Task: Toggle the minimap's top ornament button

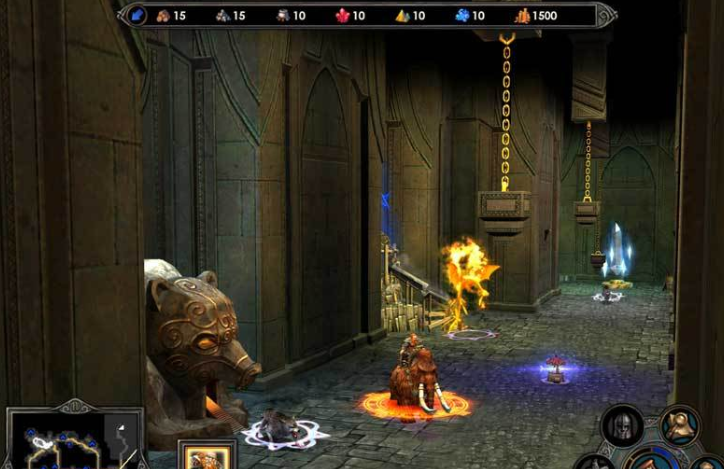Action: click(x=75, y=406)
